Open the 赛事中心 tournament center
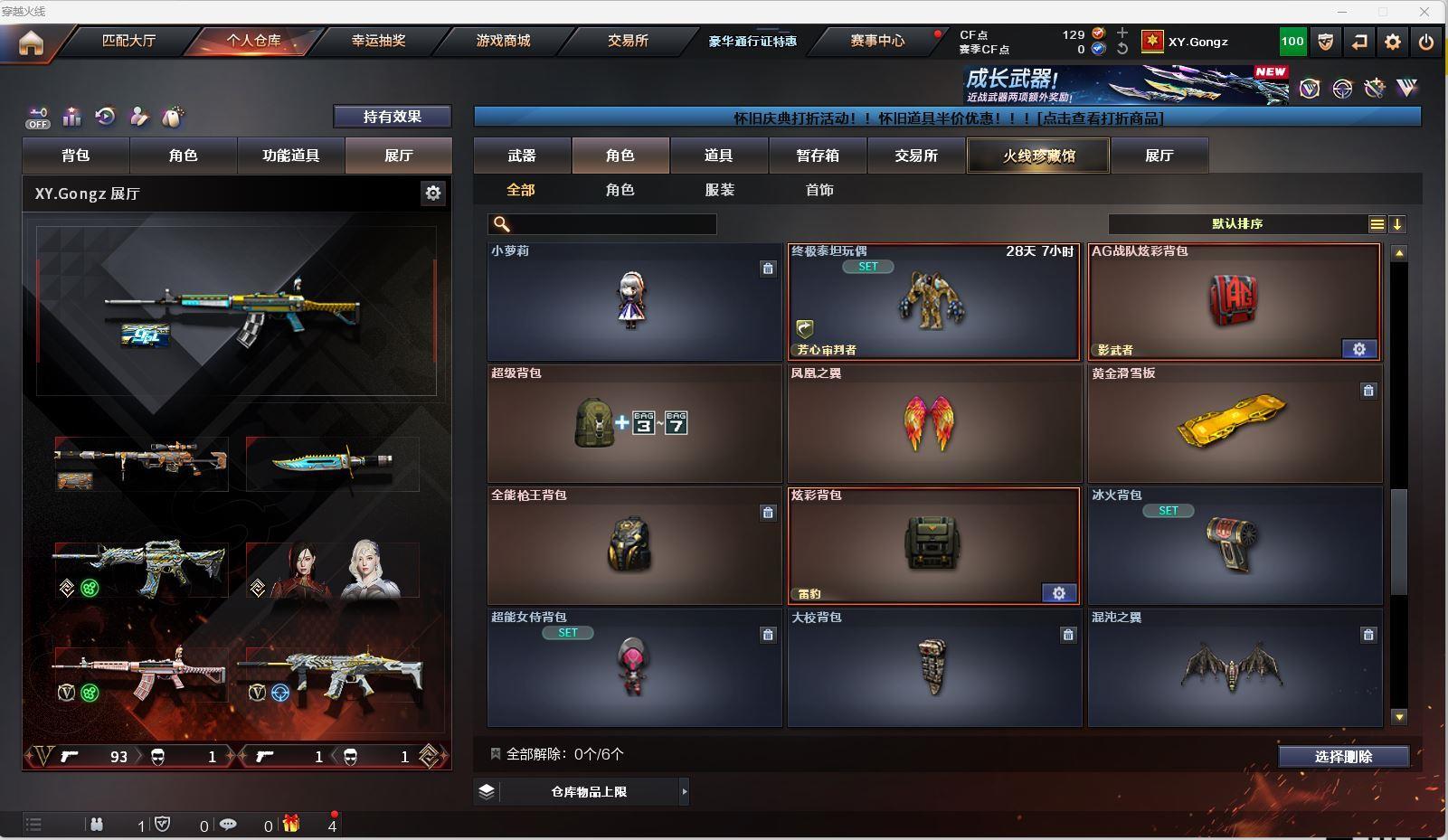Screen dimensions: 1448x840 (876, 41)
